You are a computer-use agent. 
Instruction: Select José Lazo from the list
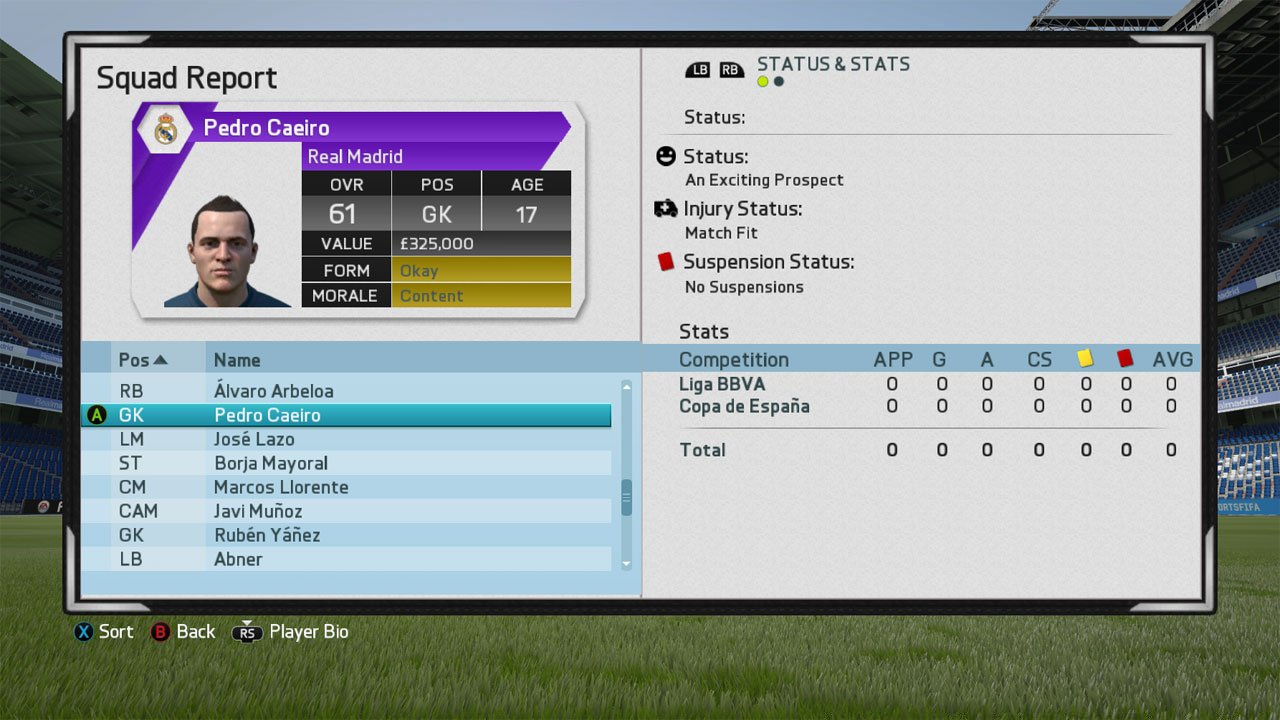click(x=254, y=439)
